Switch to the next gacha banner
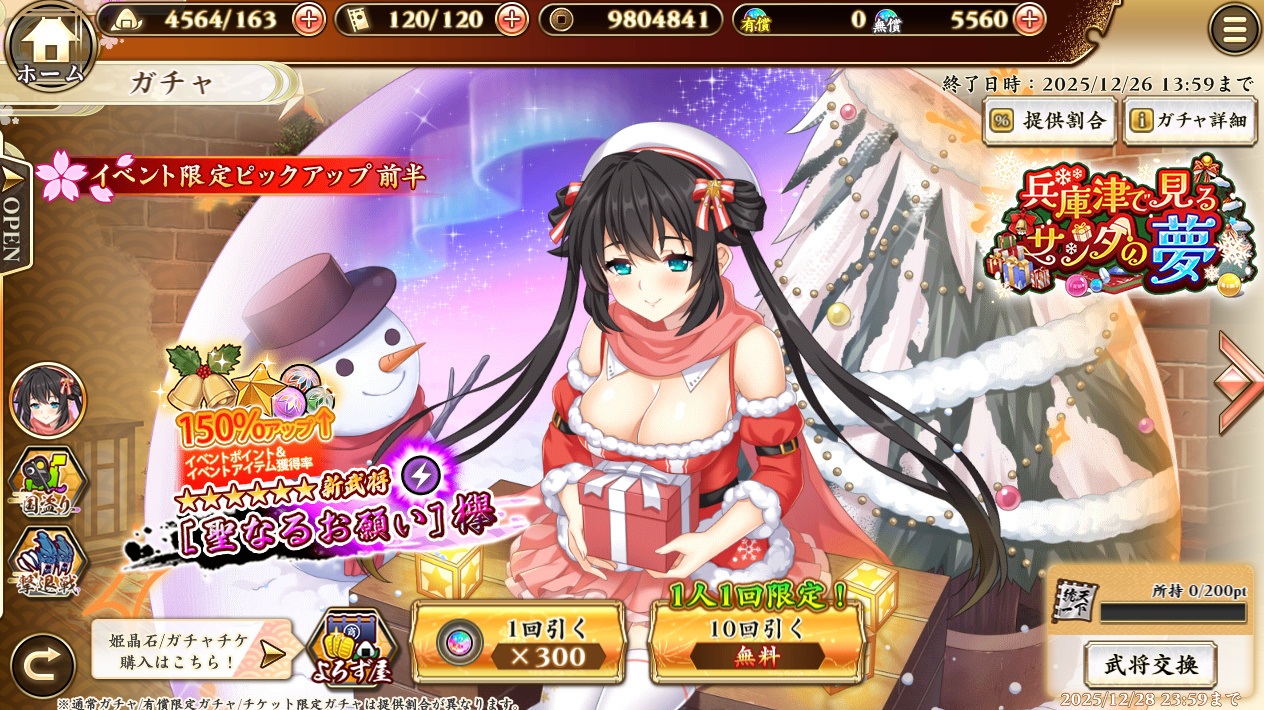The width and height of the screenshot is (1264, 710). pyautogui.click(x=1238, y=385)
